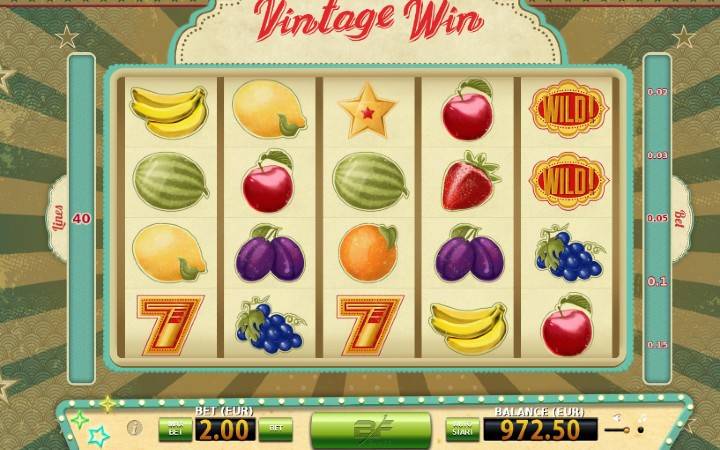Choose the 0.03 bet value
This screenshot has height=450, width=720.
(657, 156)
